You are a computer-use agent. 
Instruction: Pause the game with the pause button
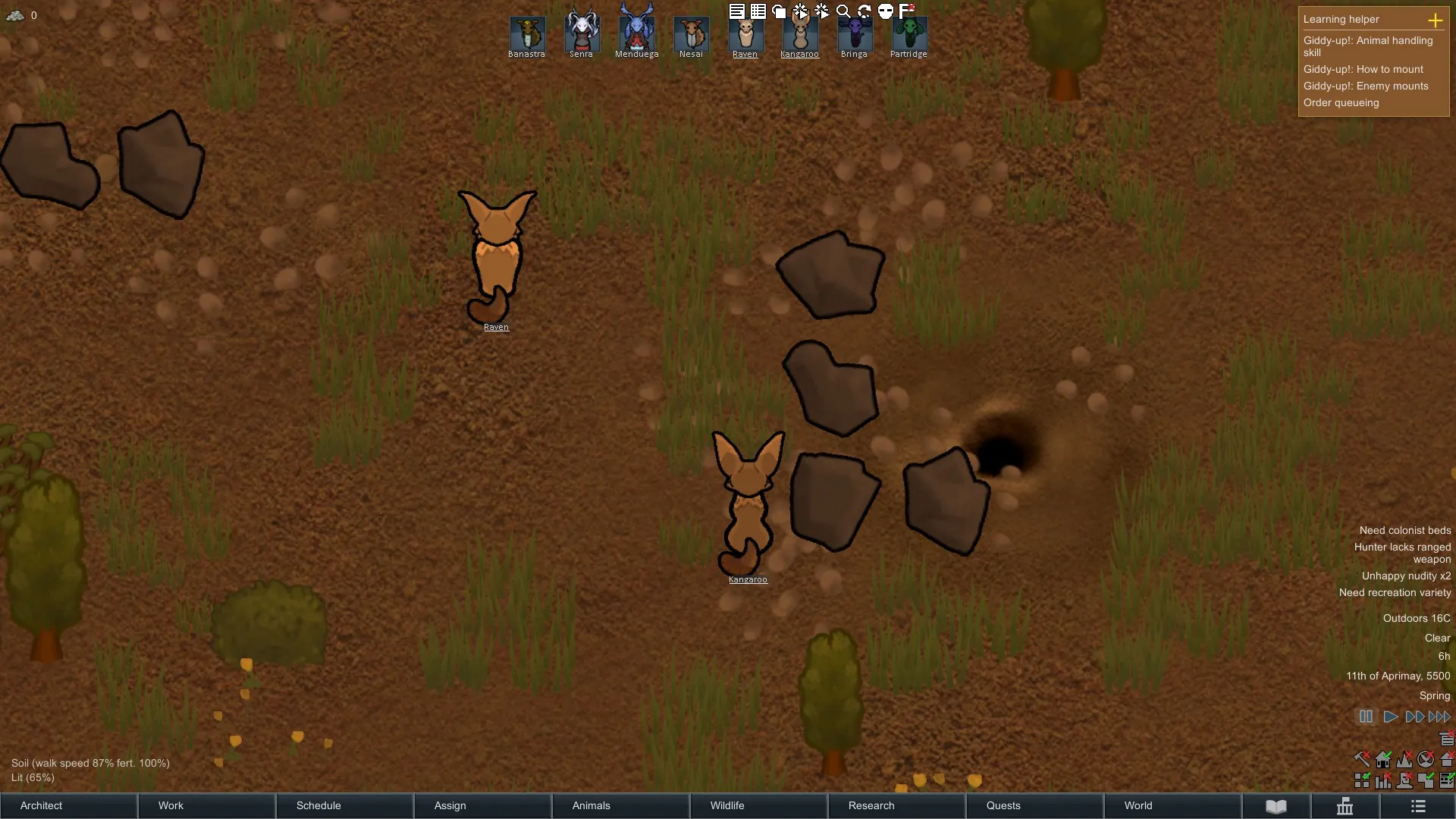1366,717
